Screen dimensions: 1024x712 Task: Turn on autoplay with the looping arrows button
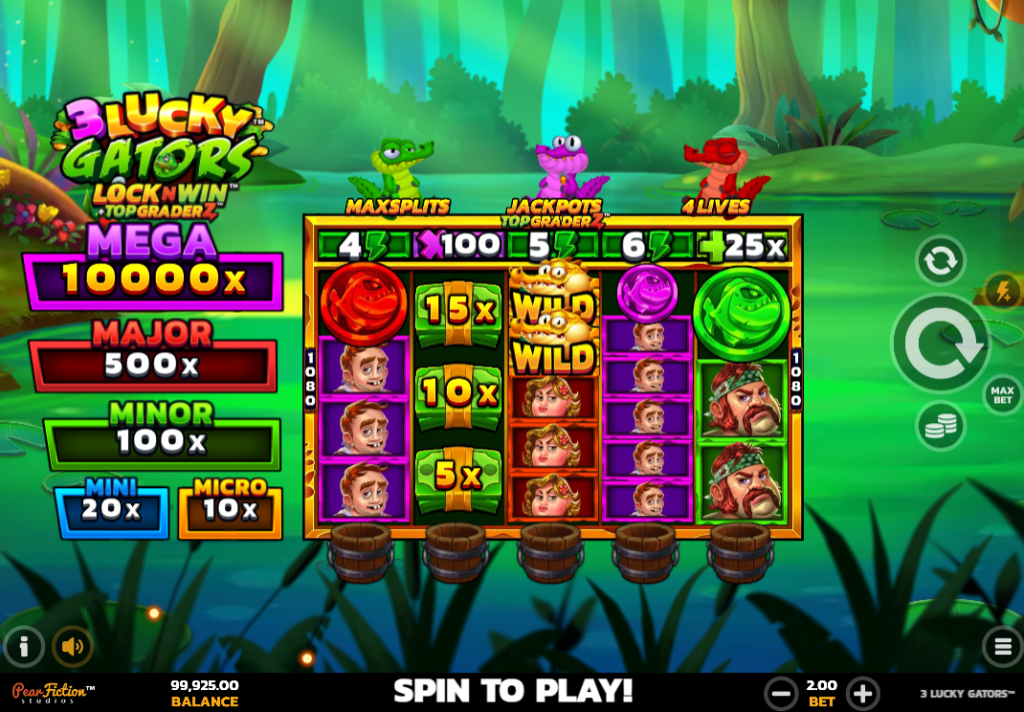(x=940, y=260)
